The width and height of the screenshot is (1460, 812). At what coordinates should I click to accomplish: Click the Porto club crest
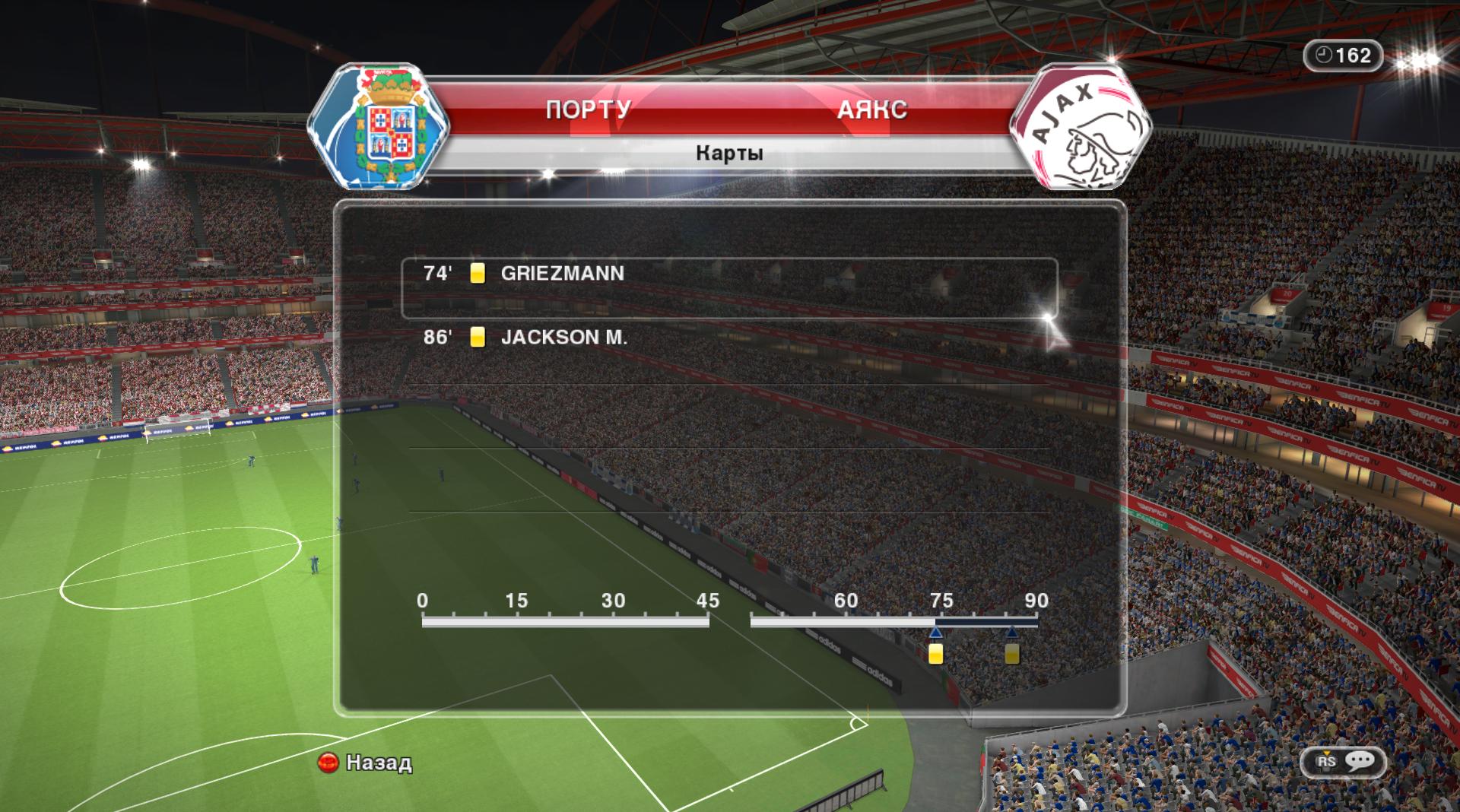pos(379,126)
